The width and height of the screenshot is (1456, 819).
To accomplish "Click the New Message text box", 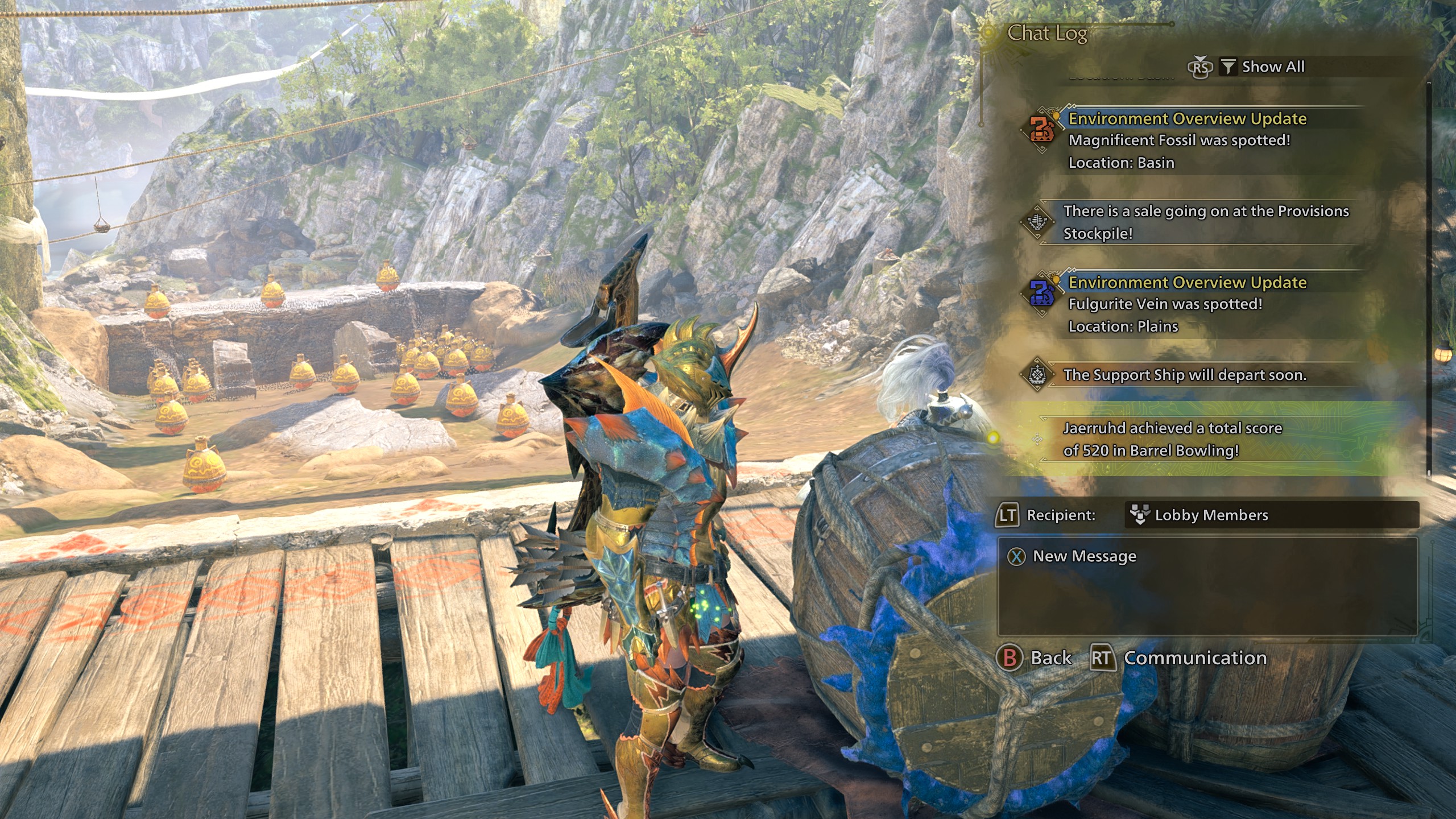I will coord(1207,587).
